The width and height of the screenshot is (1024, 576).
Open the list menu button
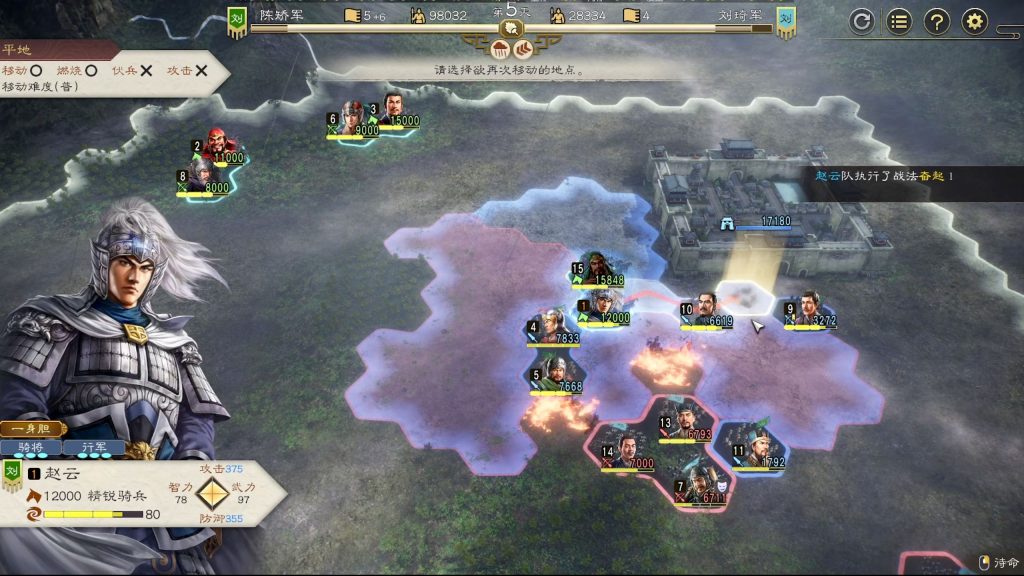[x=899, y=21]
